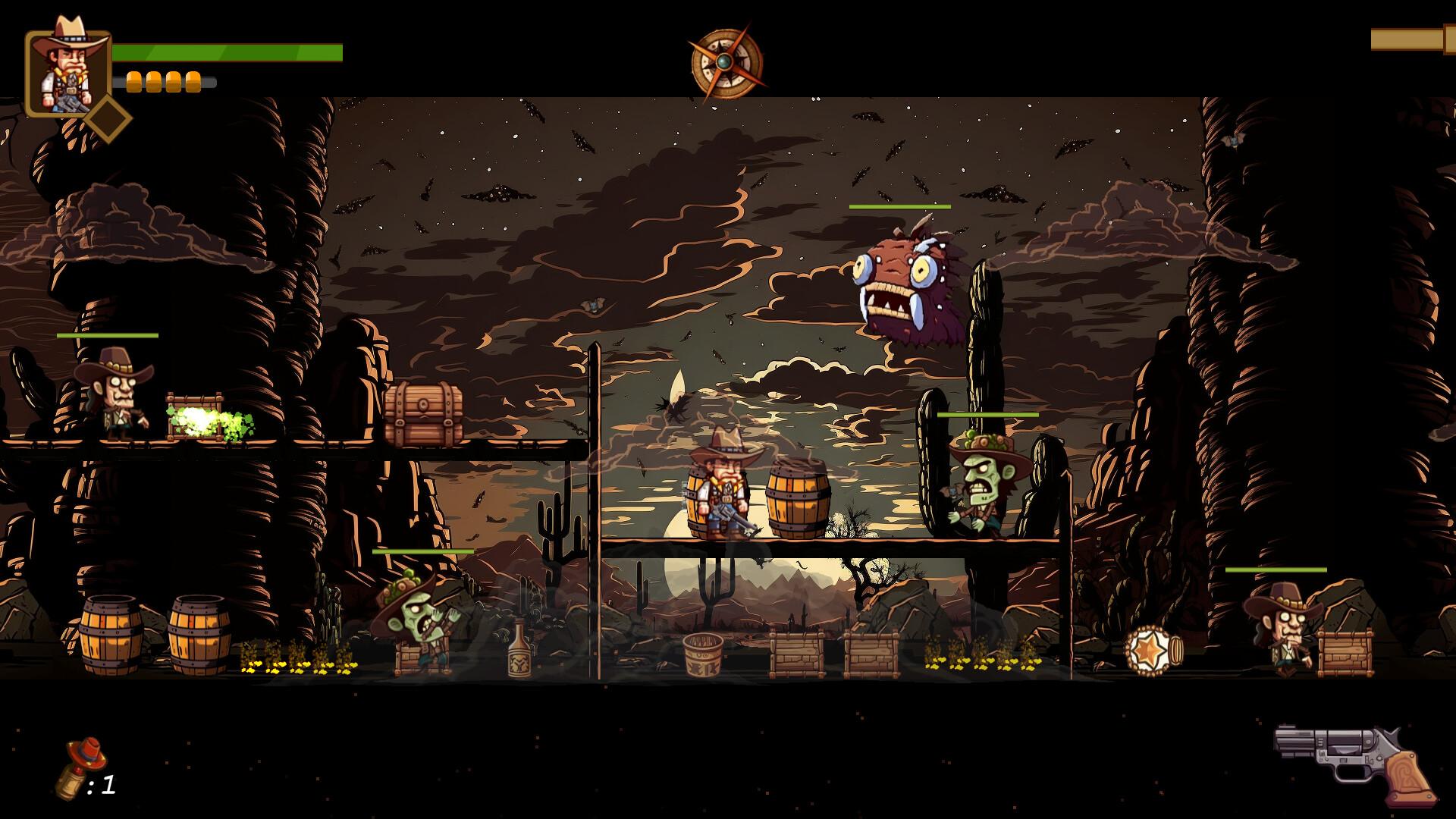Open the trash bucket below the middle platform

pyautogui.click(x=704, y=656)
